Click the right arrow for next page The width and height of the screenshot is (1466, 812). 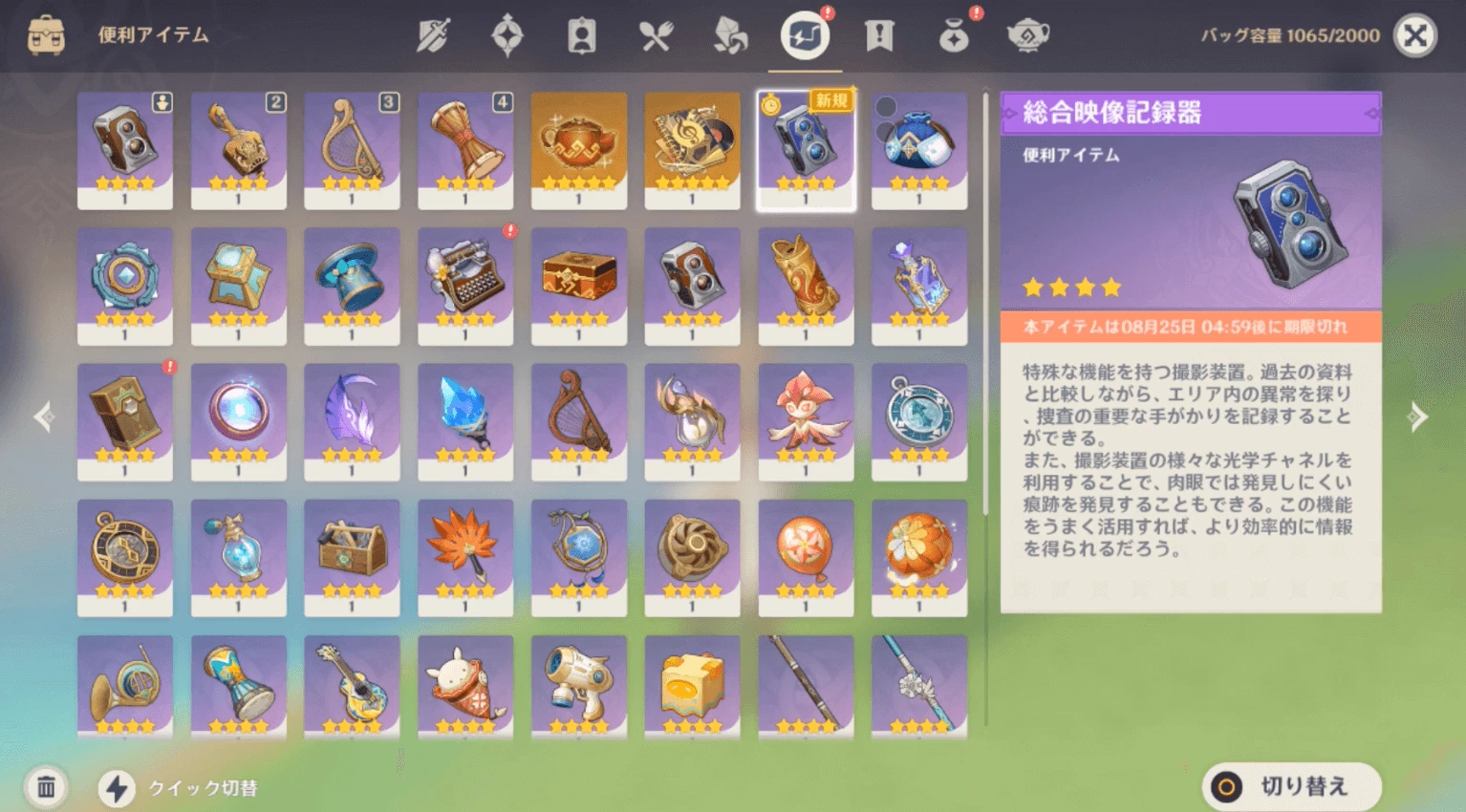[x=1420, y=417]
